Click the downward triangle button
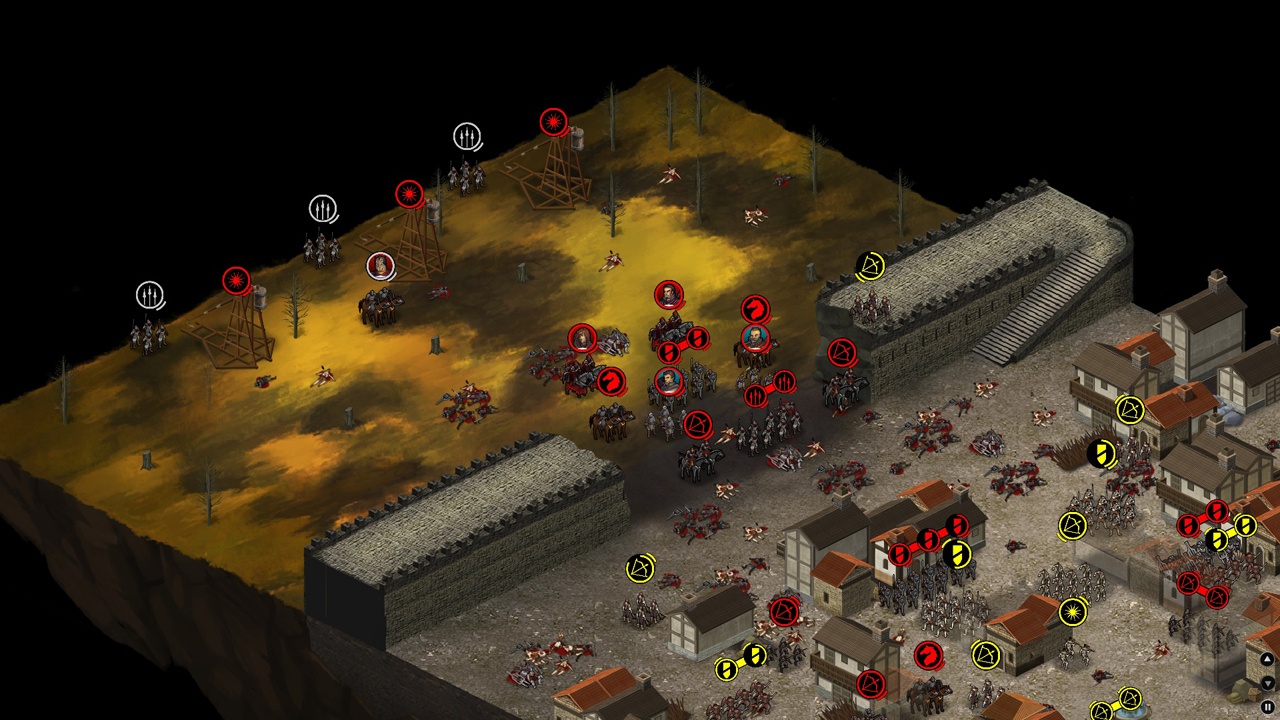Image resolution: width=1280 pixels, height=720 pixels. pyautogui.click(x=1267, y=683)
